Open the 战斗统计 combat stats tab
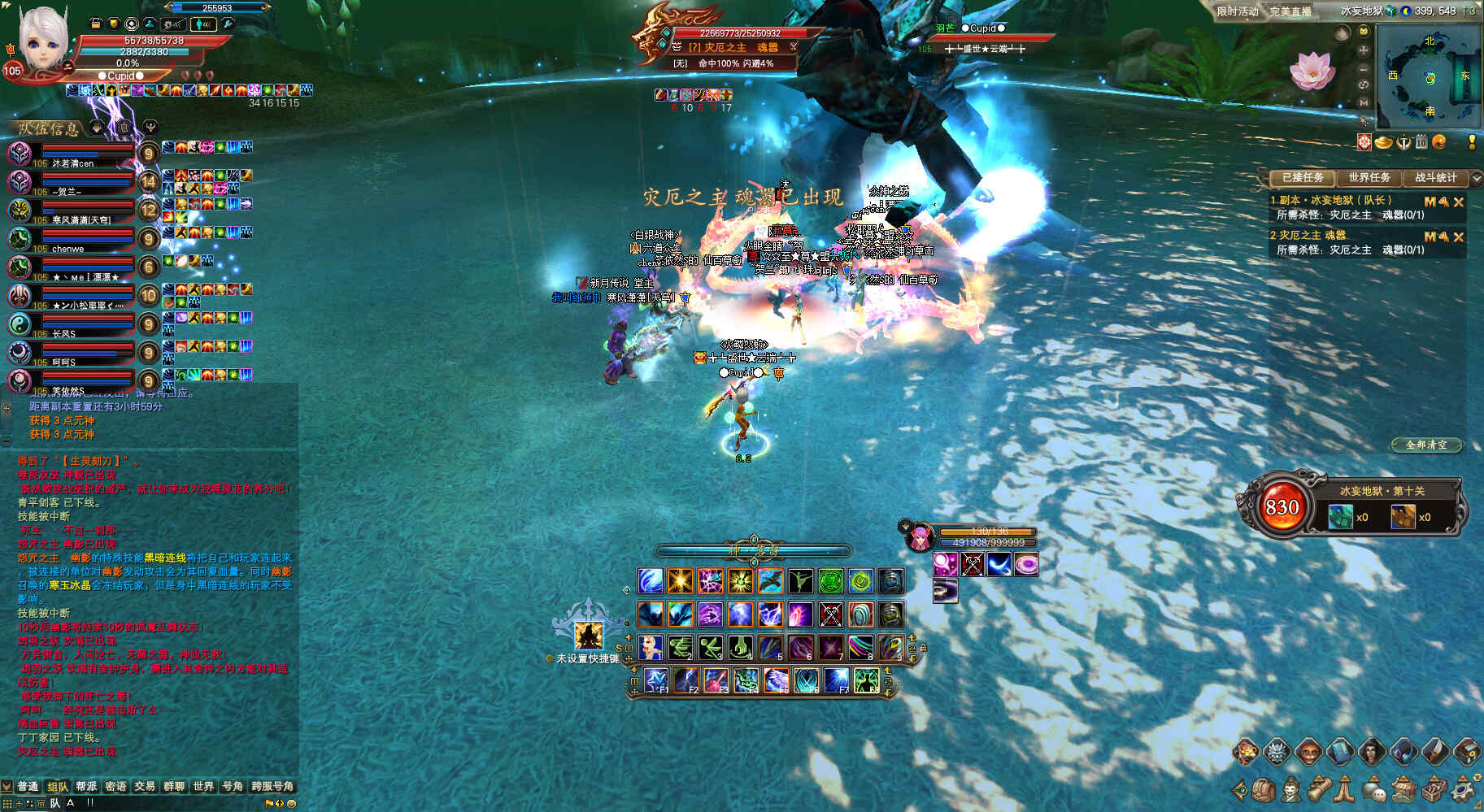 1436,177
